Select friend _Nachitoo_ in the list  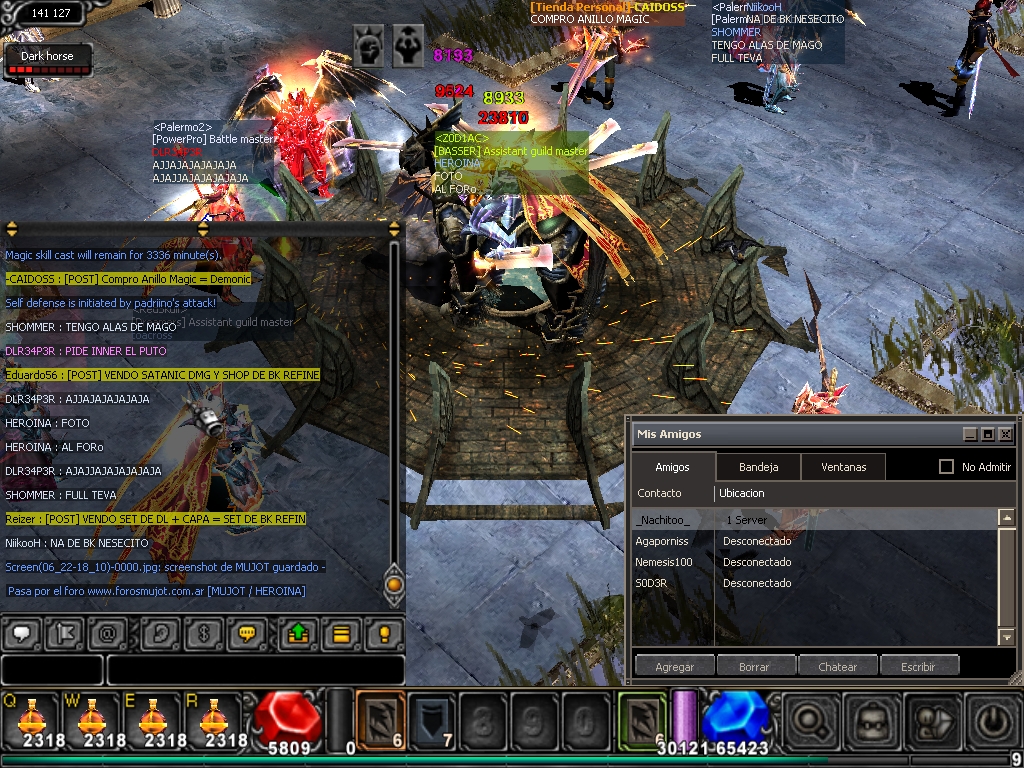click(663, 520)
